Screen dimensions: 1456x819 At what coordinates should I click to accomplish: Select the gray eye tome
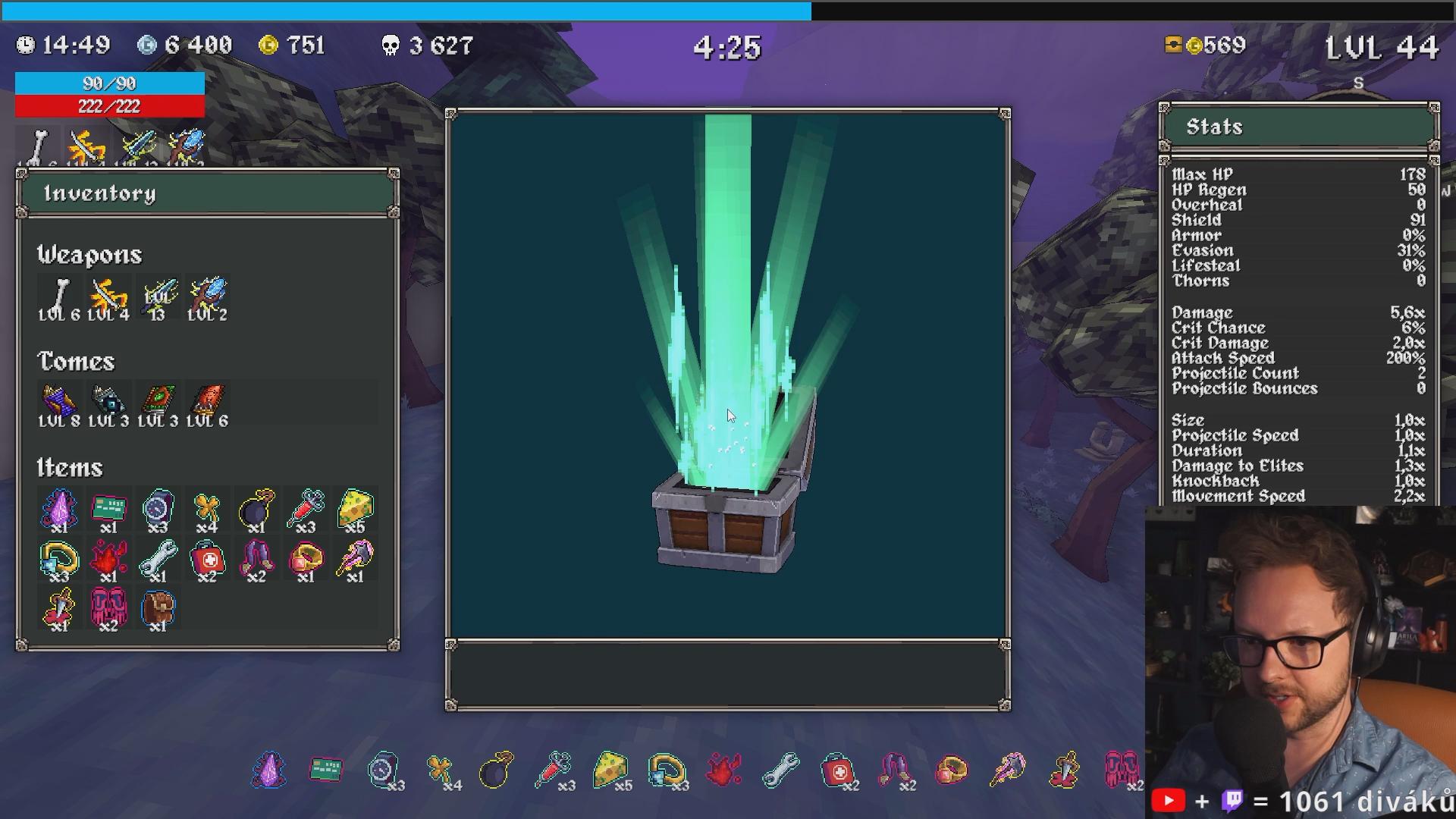point(108,403)
